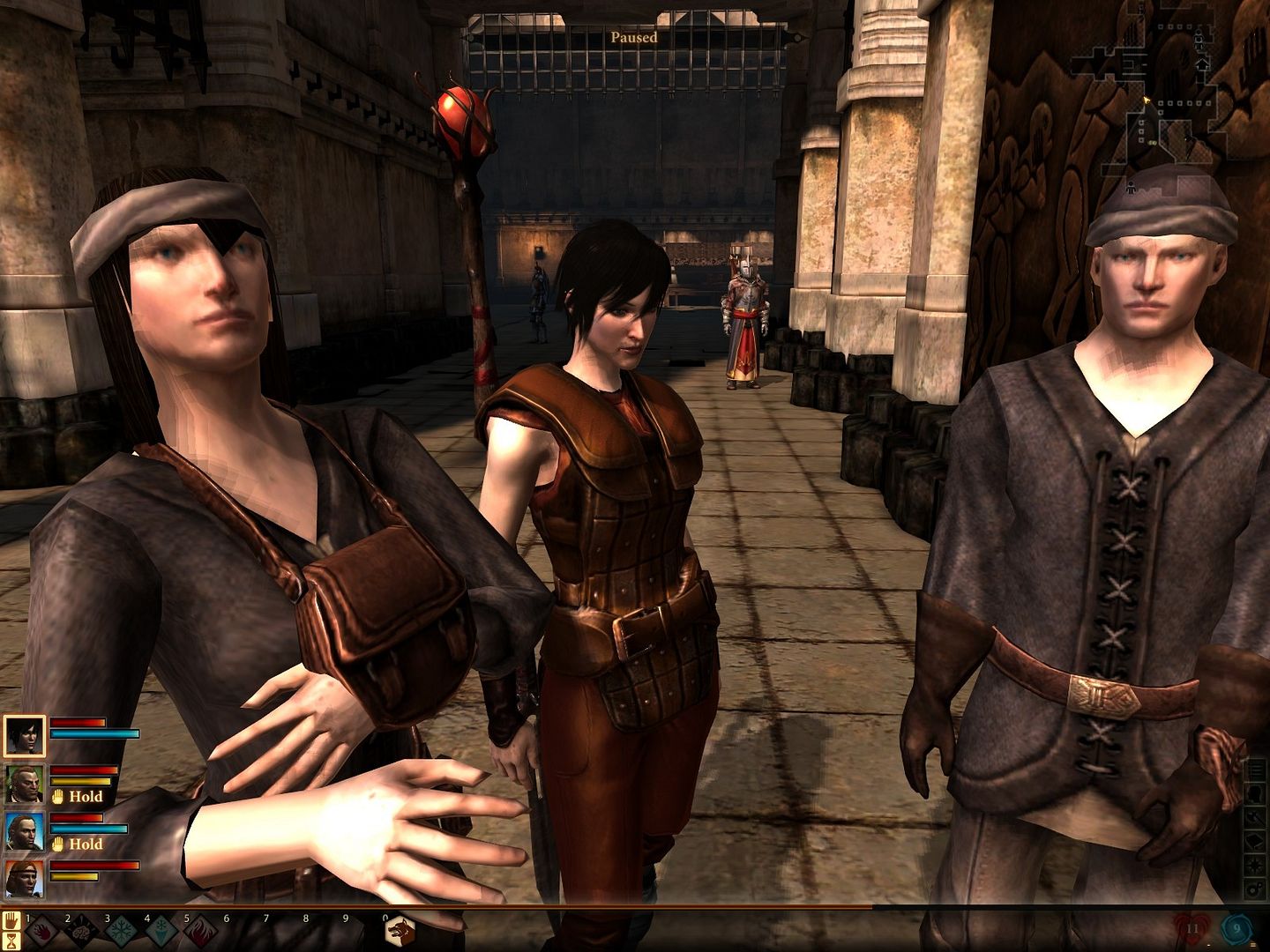Image resolution: width=1270 pixels, height=952 pixels.
Task: Select the headband-wearing companion portrait
Action: click(24, 879)
